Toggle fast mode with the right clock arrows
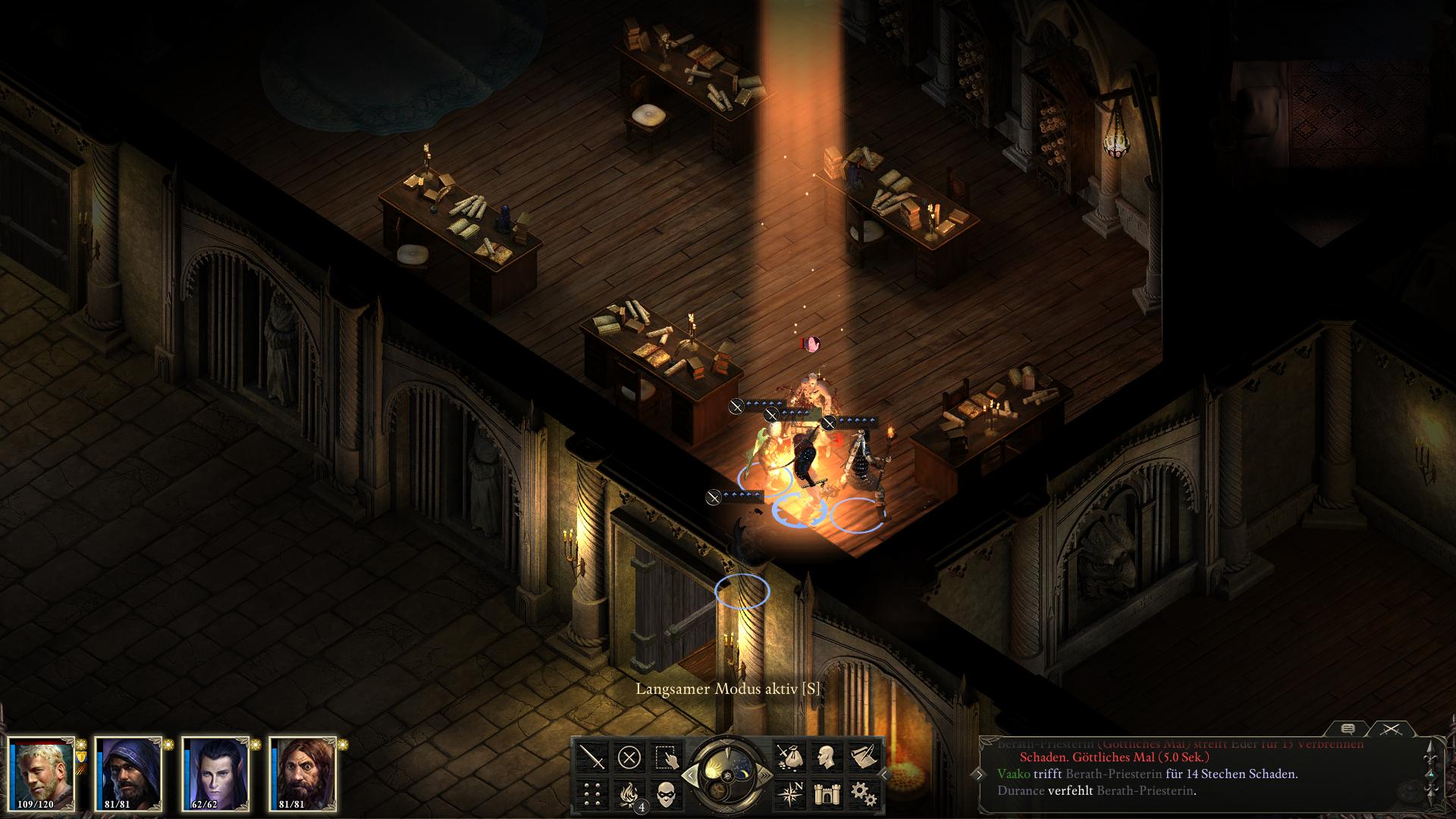Screen dimensions: 1456x819 tap(766, 775)
